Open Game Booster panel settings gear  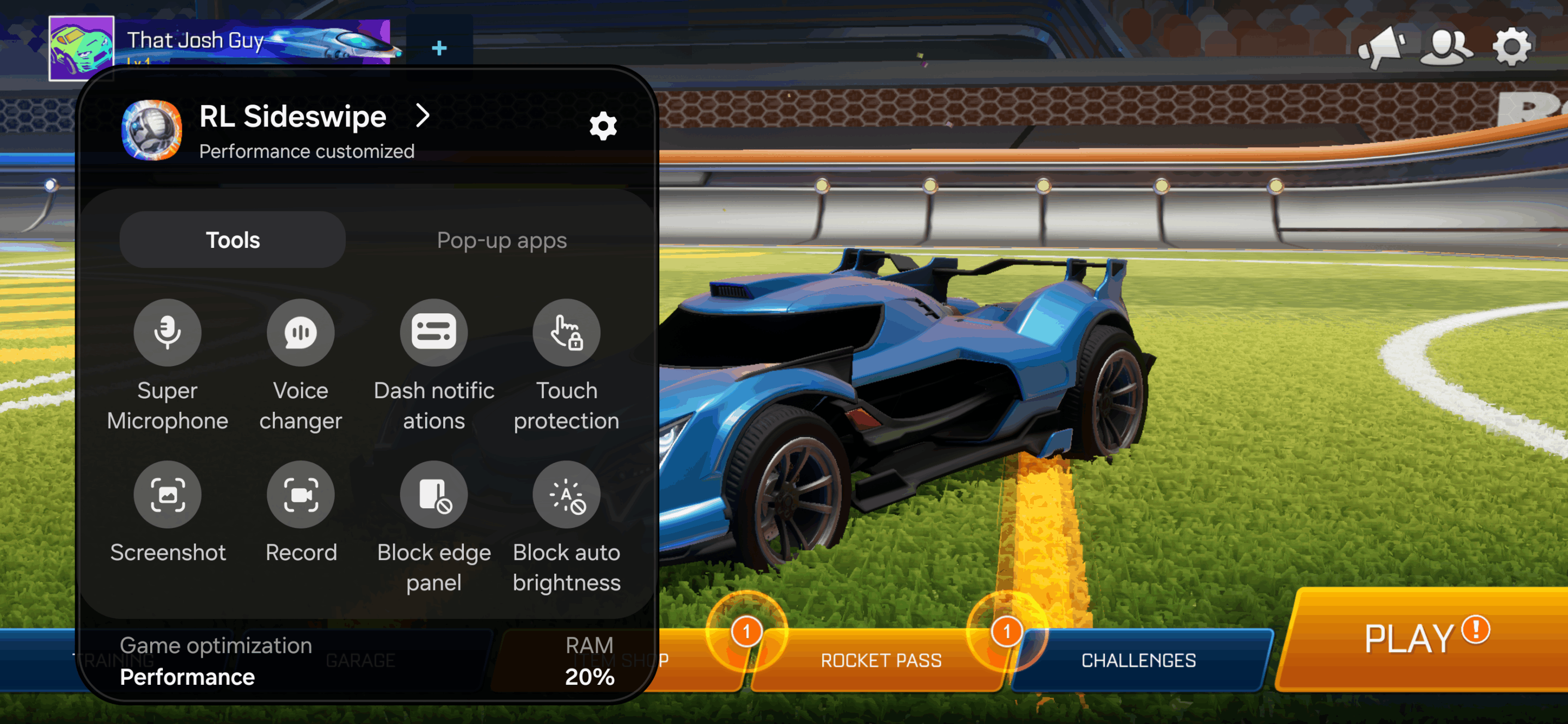pyautogui.click(x=603, y=126)
